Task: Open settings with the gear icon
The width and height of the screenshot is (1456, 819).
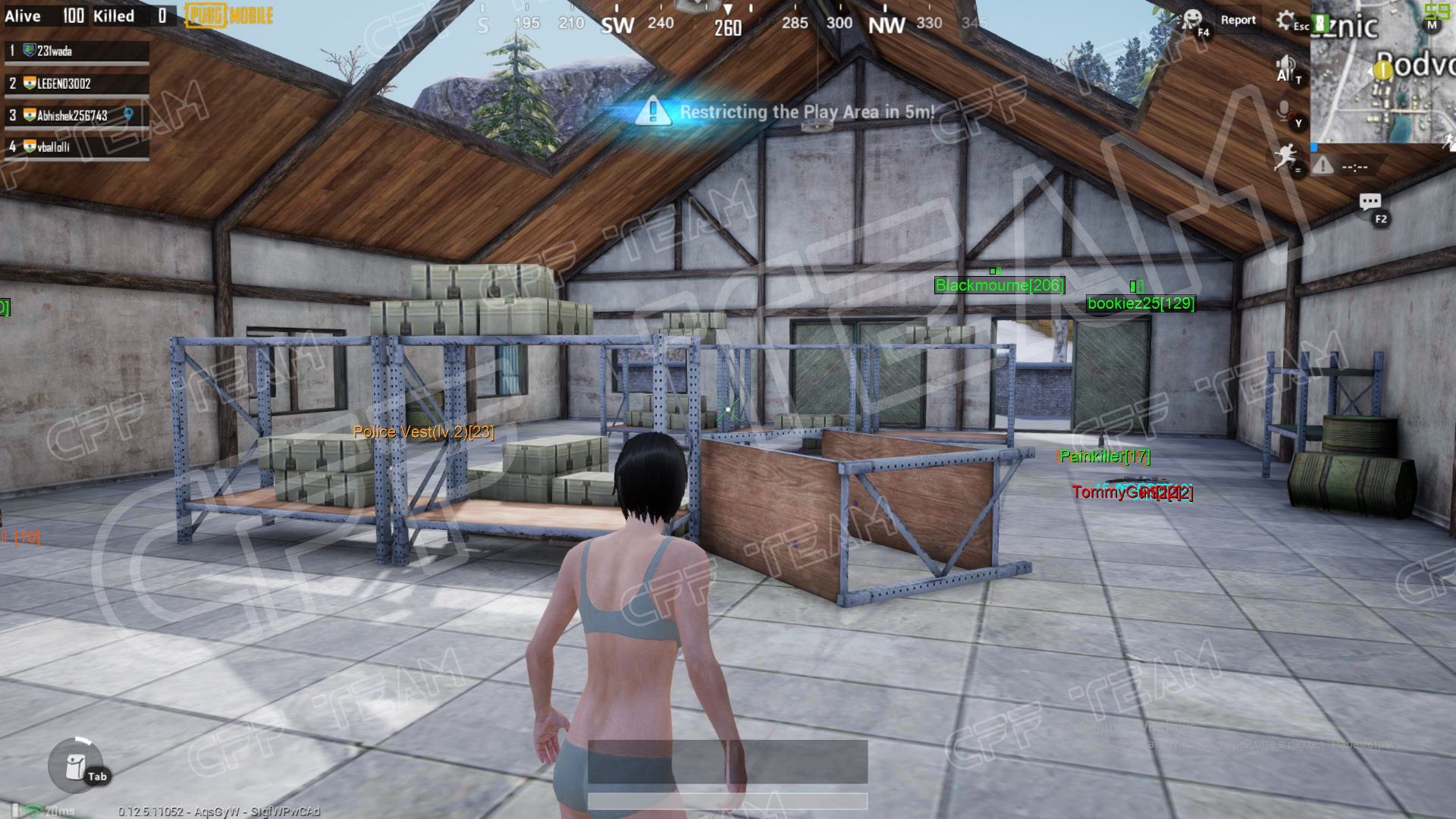Action: coord(1285,20)
